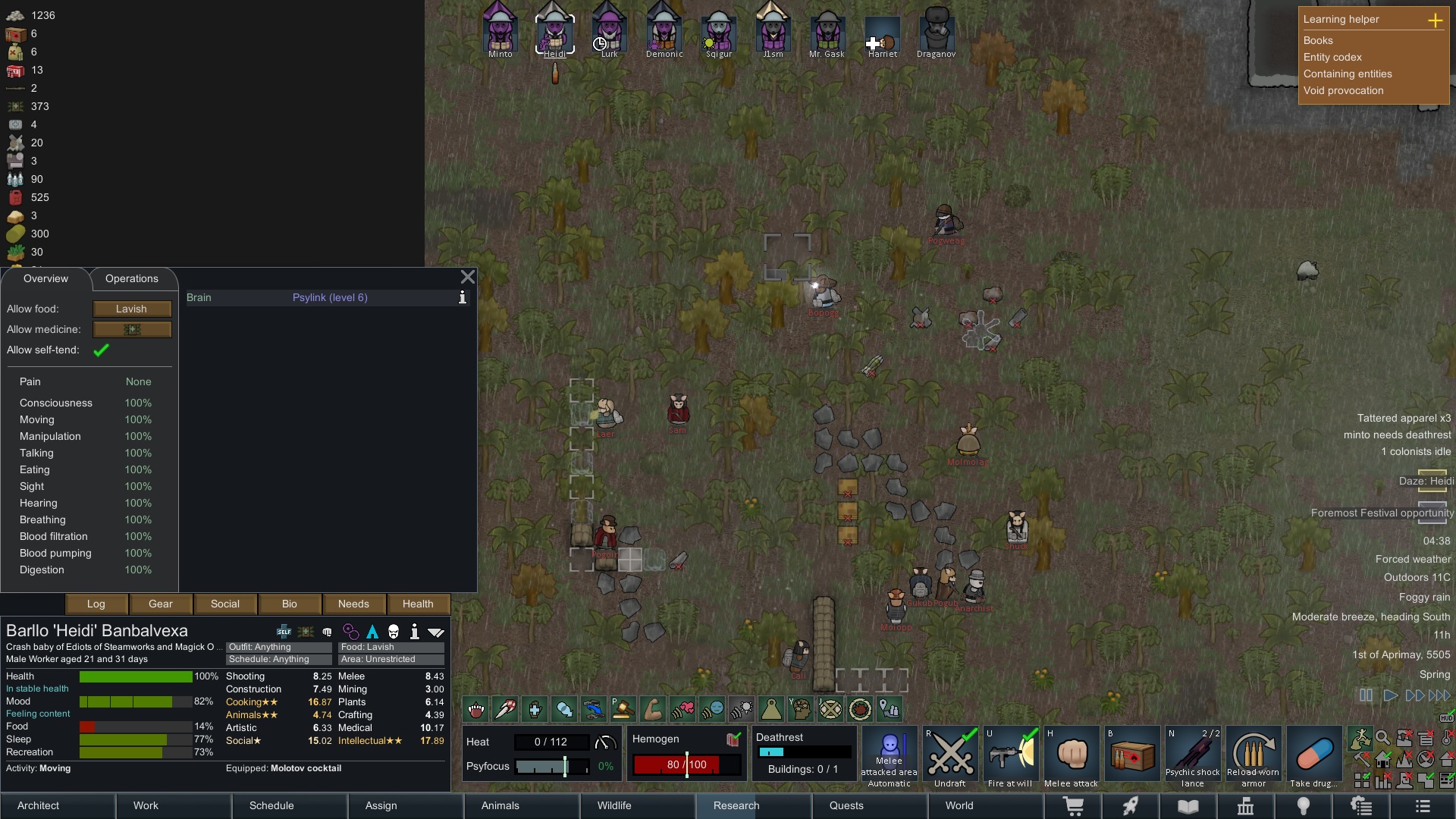
Task: Switch to the Operations tab
Action: 131,279
